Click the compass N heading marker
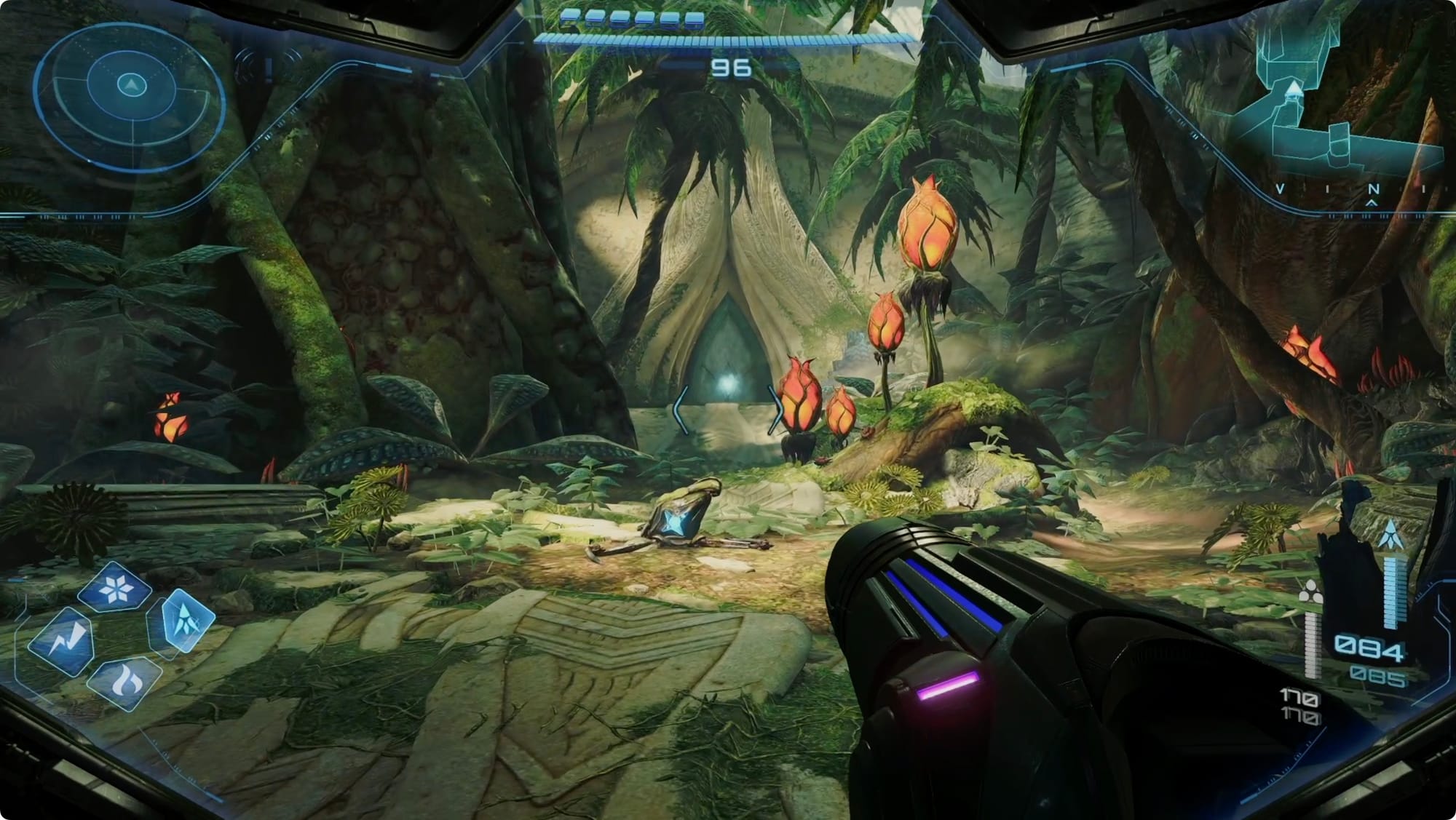 [1373, 190]
